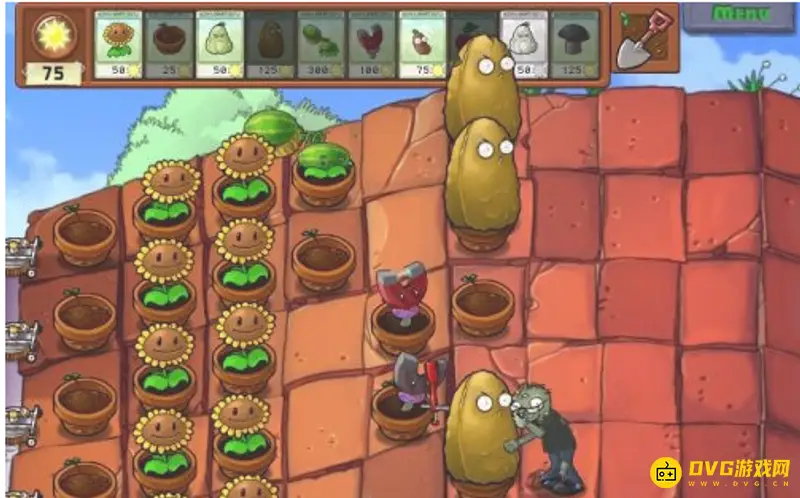Choose the Squash seed packet
This screenshot has height=498, width=800.
220,44
